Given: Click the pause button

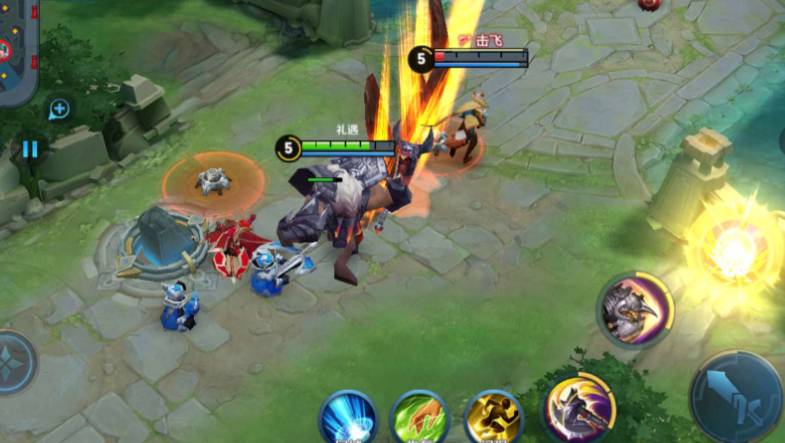Looking at the screenshot, I should 30,149.
